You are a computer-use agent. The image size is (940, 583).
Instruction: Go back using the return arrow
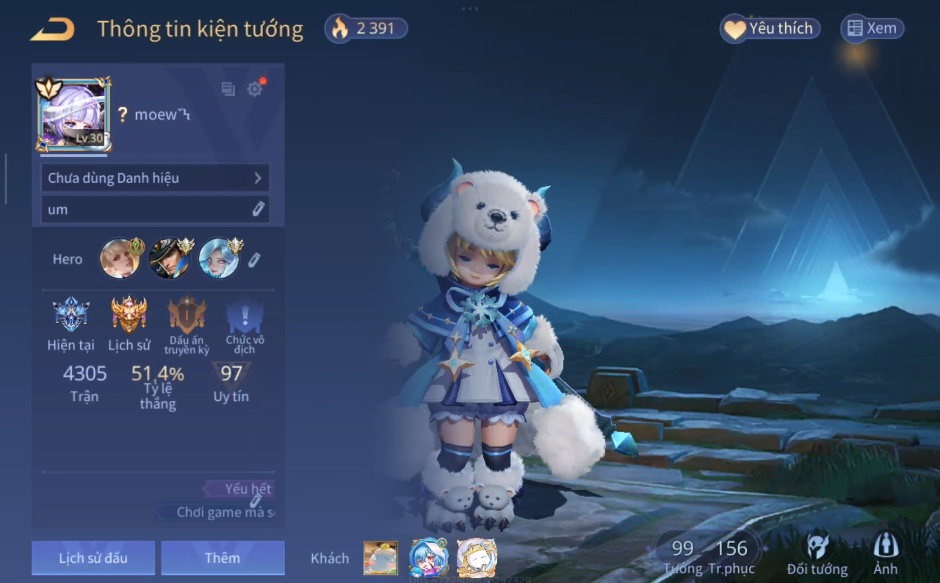52,30
